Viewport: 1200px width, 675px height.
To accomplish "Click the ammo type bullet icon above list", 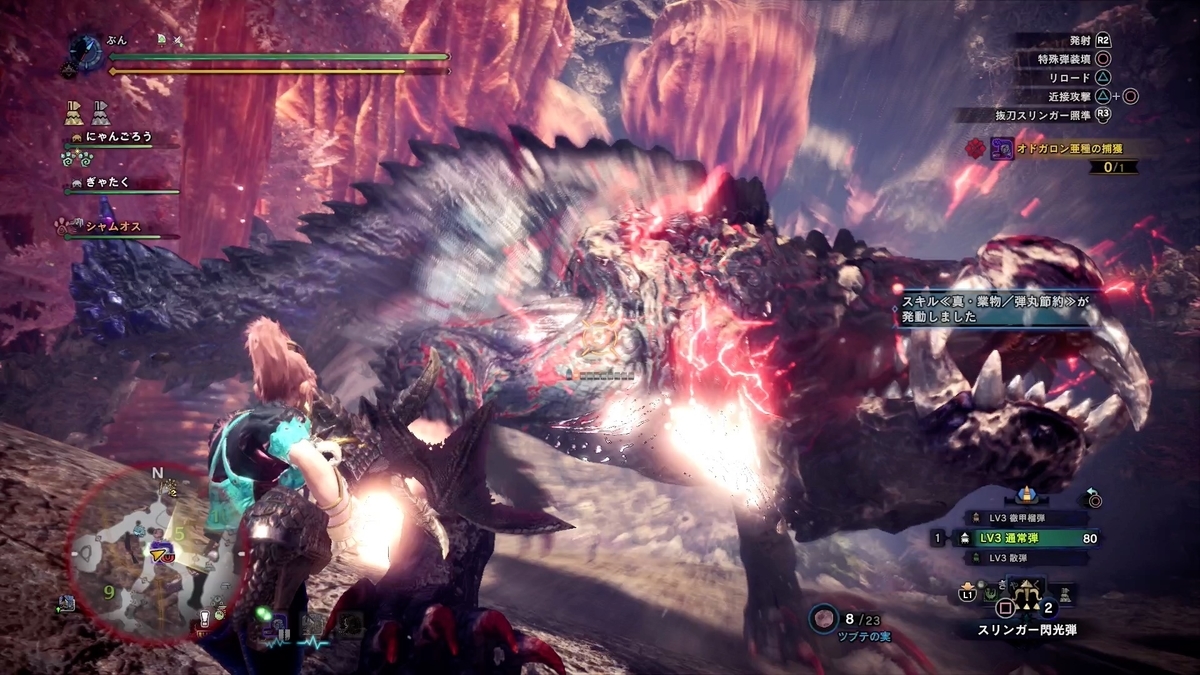I will coord(1025,495).
